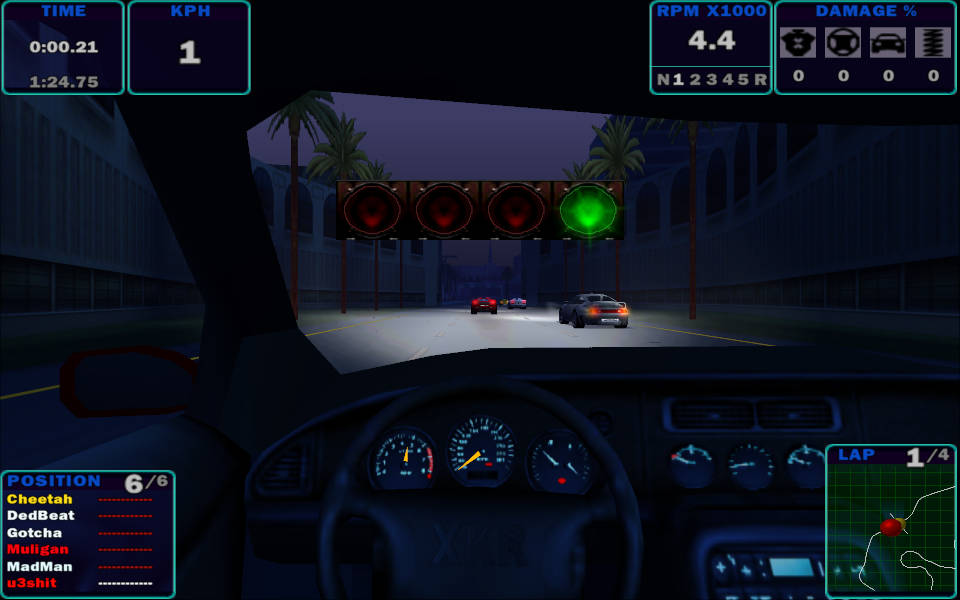Select Gotcha in the position list
Screen dimensions: 960x600
[34, 533]
